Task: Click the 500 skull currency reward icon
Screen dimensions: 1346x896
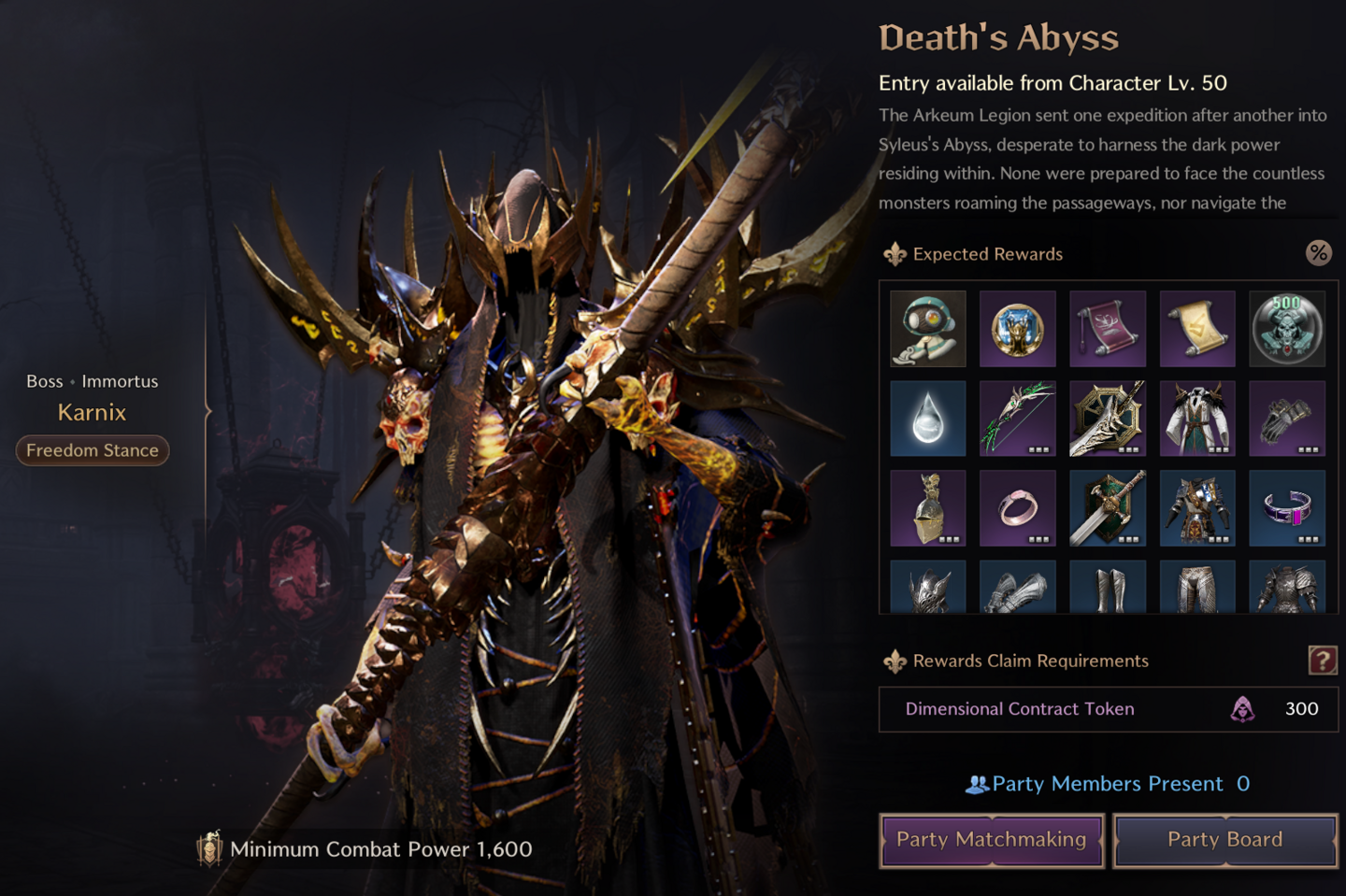Action: pos(1288,329)
